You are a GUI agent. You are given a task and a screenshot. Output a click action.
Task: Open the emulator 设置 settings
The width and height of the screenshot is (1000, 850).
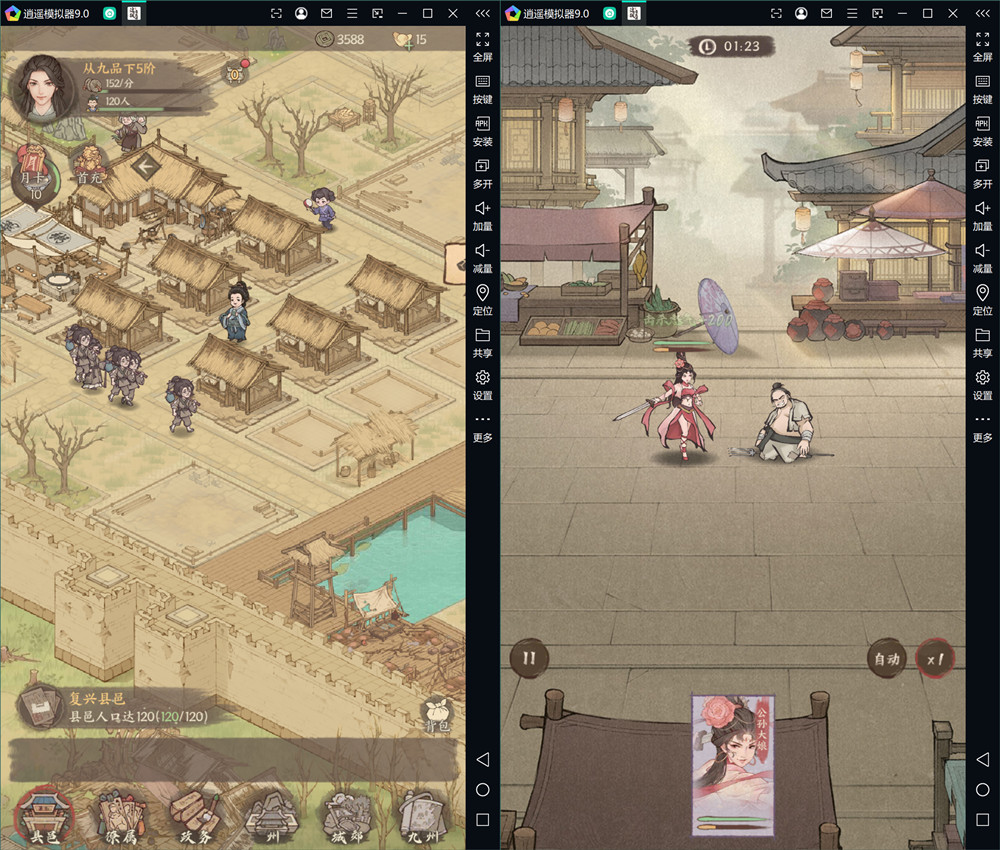pyautogui.click(x=482, y=383)
